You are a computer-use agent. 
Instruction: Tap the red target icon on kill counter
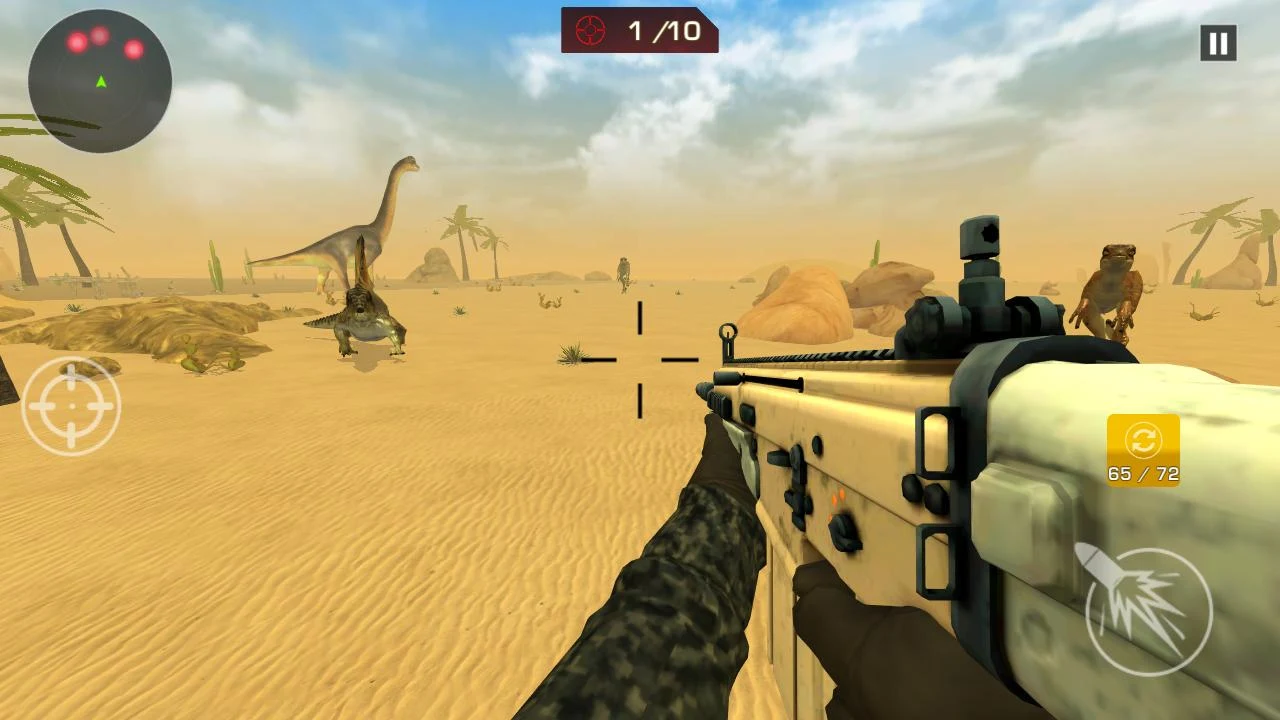pos(591,29)
